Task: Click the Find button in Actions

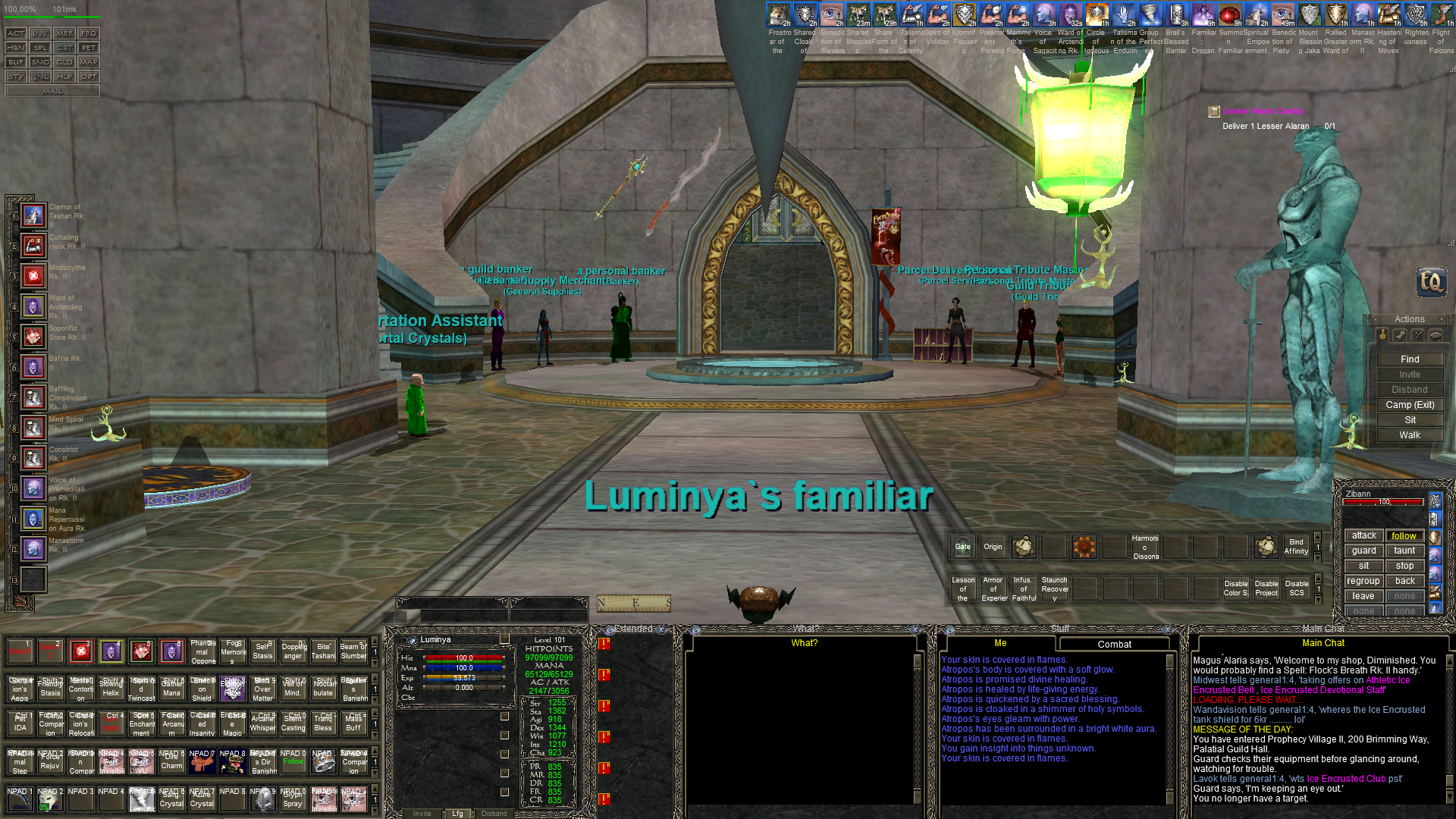Action: coord(1410,359)
